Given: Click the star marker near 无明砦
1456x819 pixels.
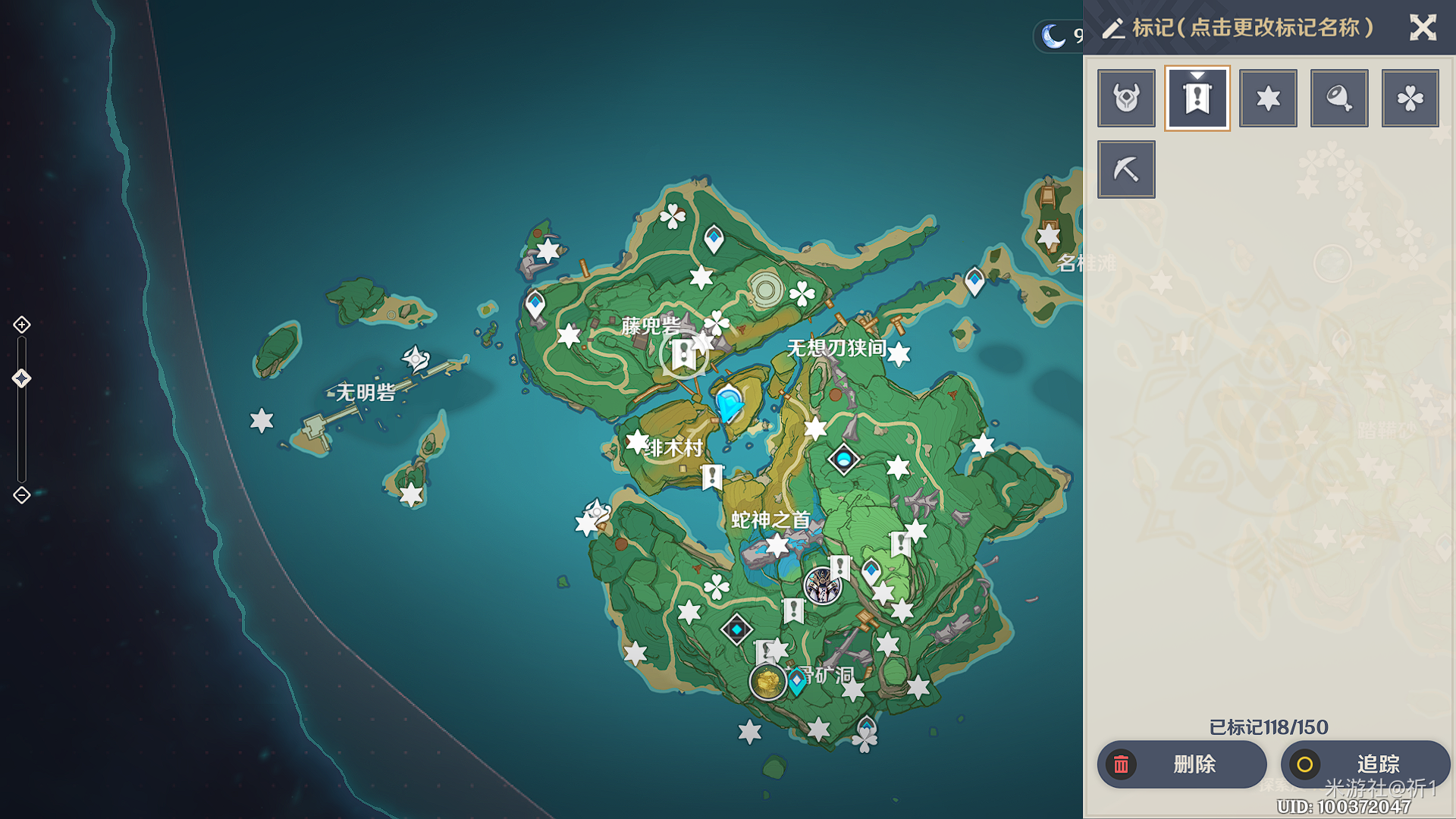Looking at the screenshot, I should point(262,420).
